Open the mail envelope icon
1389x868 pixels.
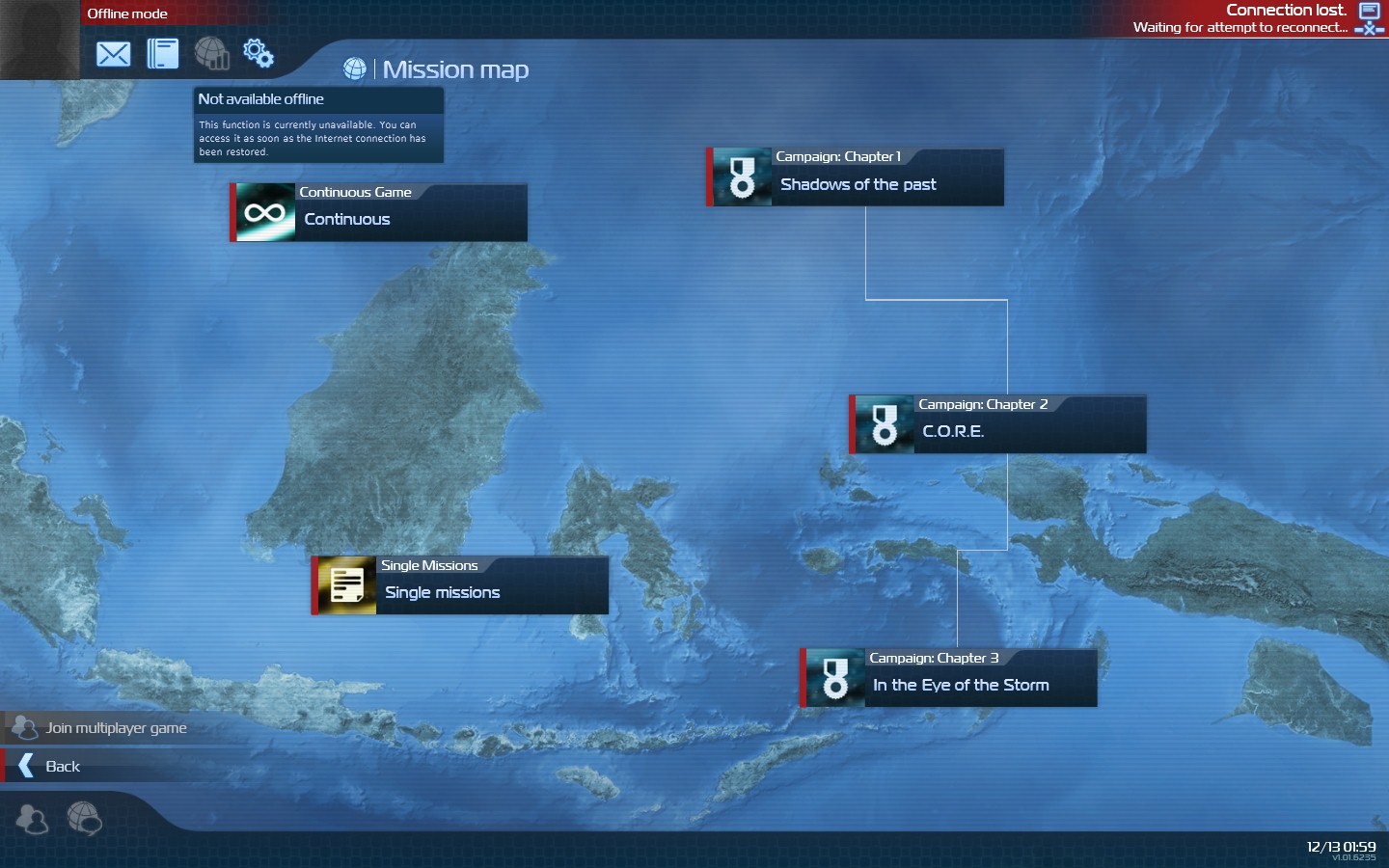pyautogui.click(x=113, y=54)
